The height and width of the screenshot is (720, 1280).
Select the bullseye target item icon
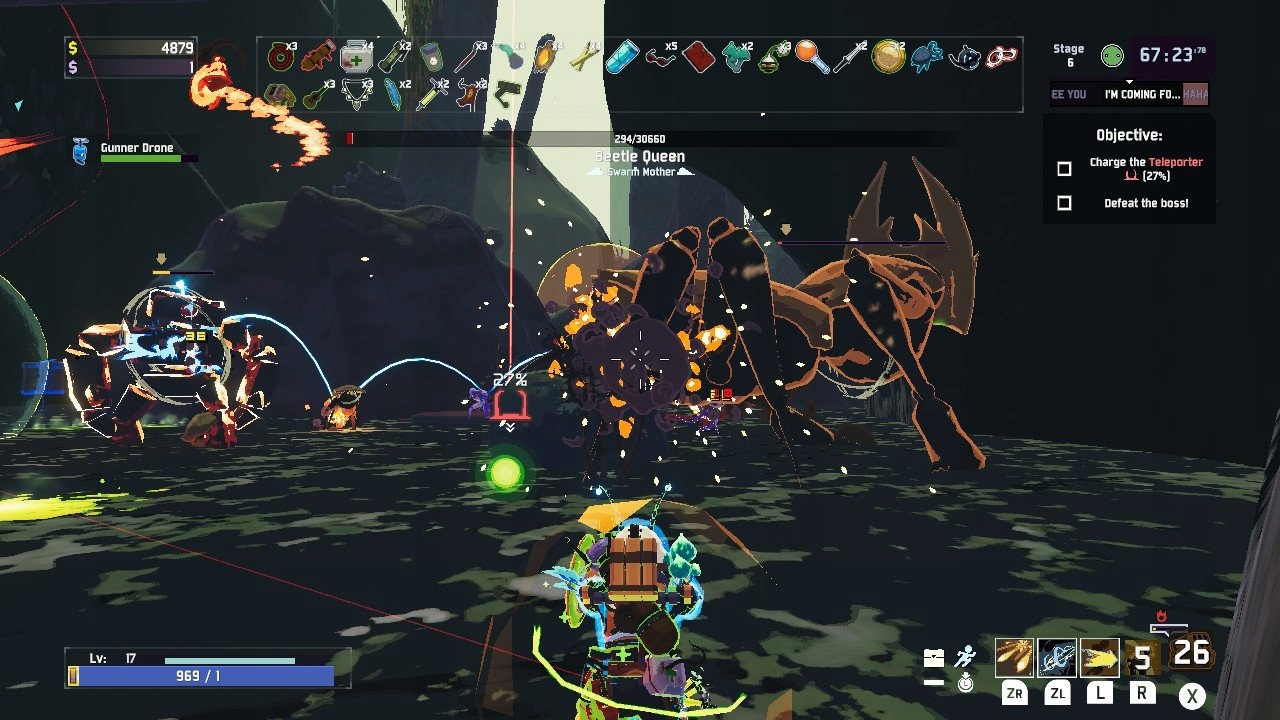[x=280, y=57]
